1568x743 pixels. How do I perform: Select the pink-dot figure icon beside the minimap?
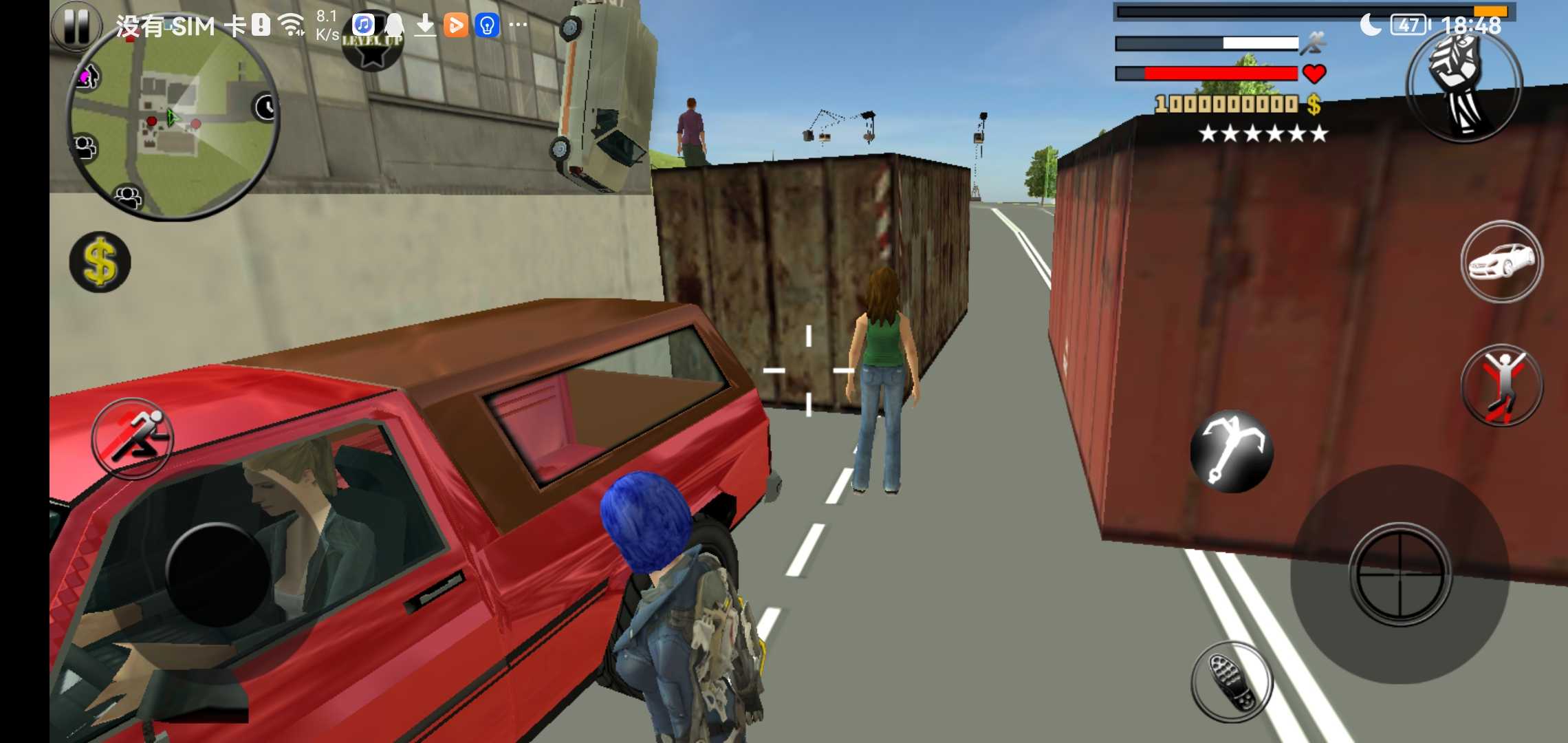(x=87, y=76)
